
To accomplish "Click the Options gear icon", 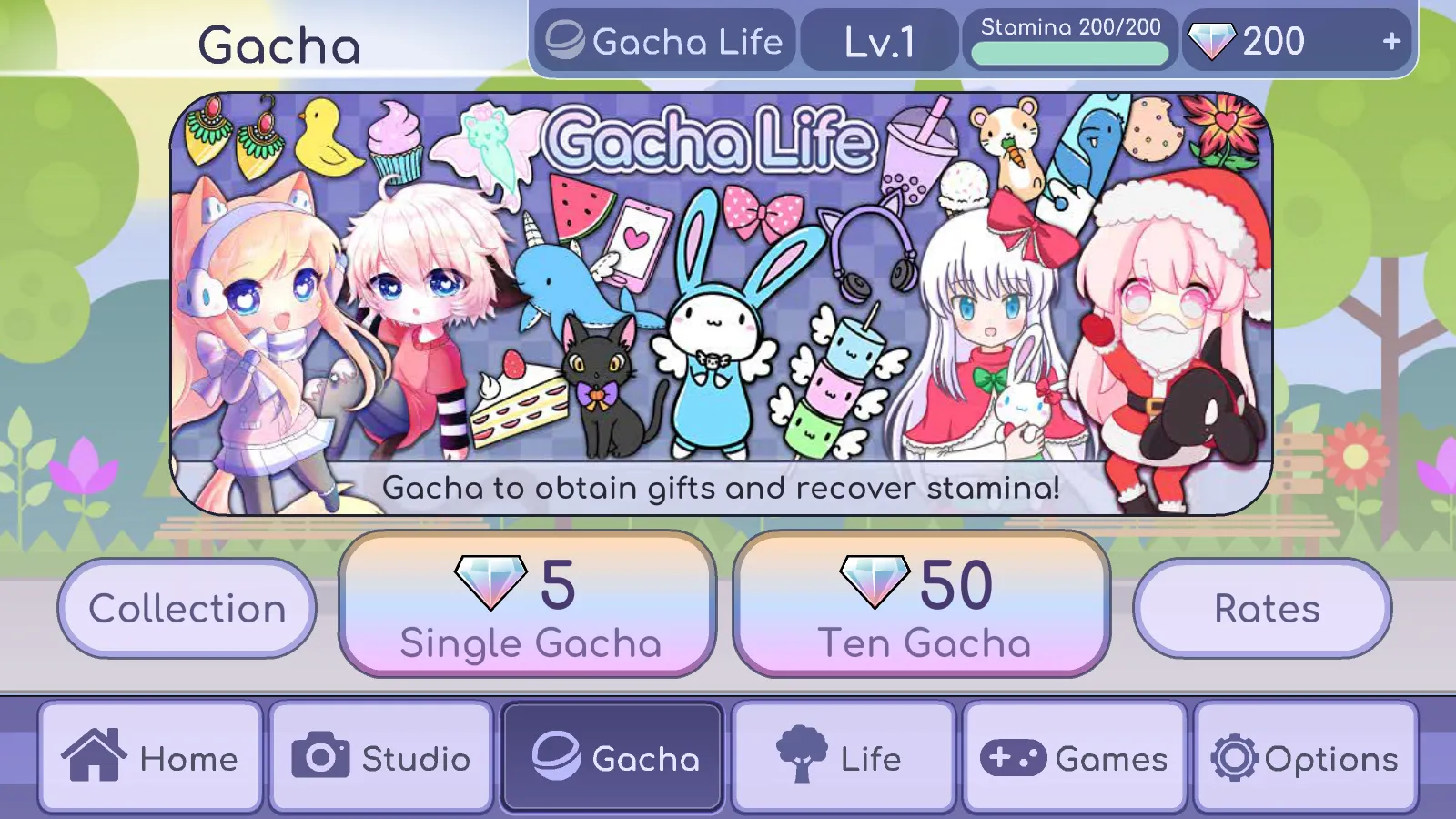I will (x=1234, y=754).
